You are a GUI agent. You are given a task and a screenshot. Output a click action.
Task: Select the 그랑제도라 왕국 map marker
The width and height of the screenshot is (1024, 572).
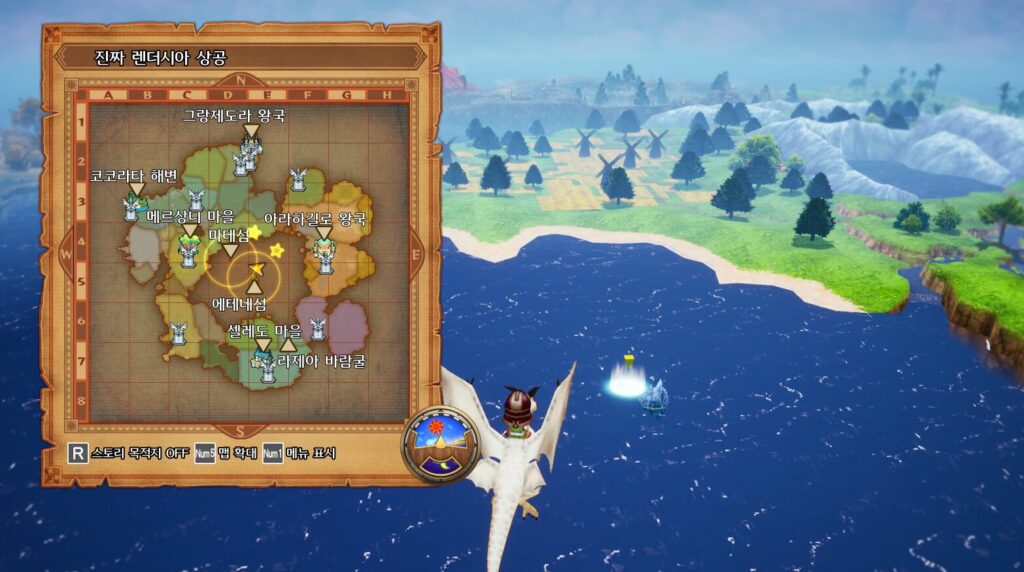pyautogui.click(x=251, y=132)
